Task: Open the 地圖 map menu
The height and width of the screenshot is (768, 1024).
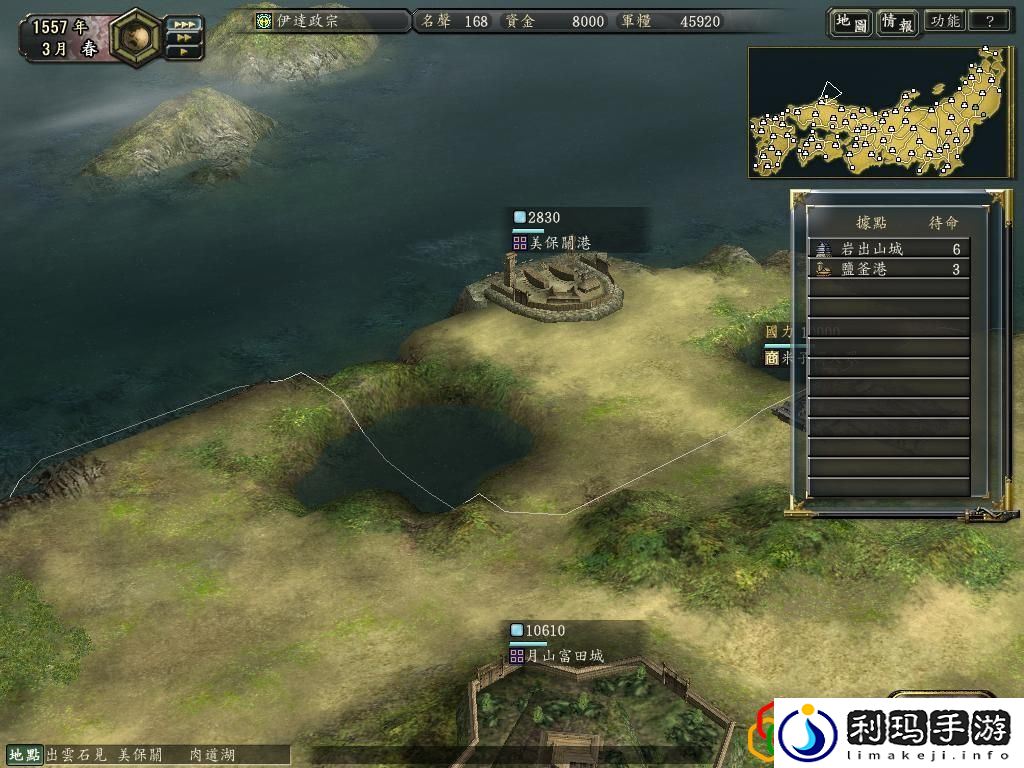Action: click(850, 21)
